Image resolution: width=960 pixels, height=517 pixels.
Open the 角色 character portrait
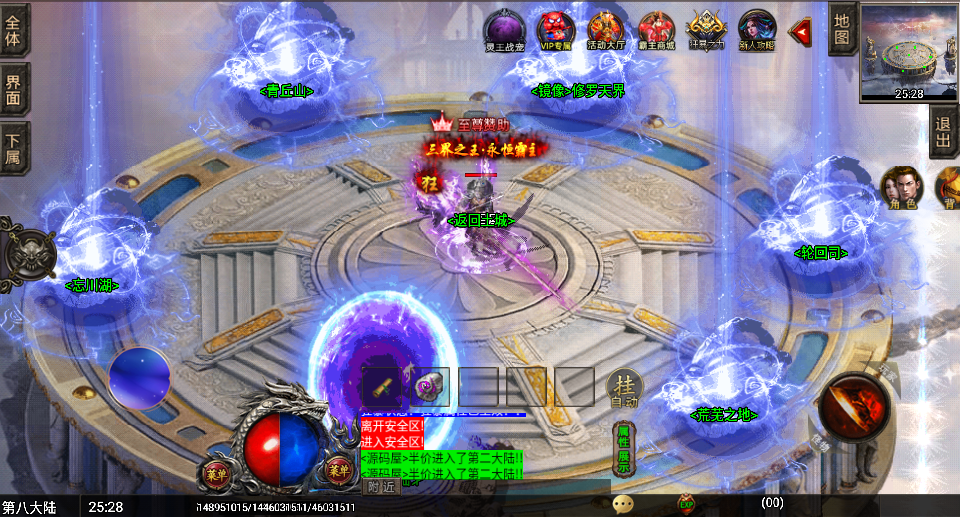tap(900, 187)
